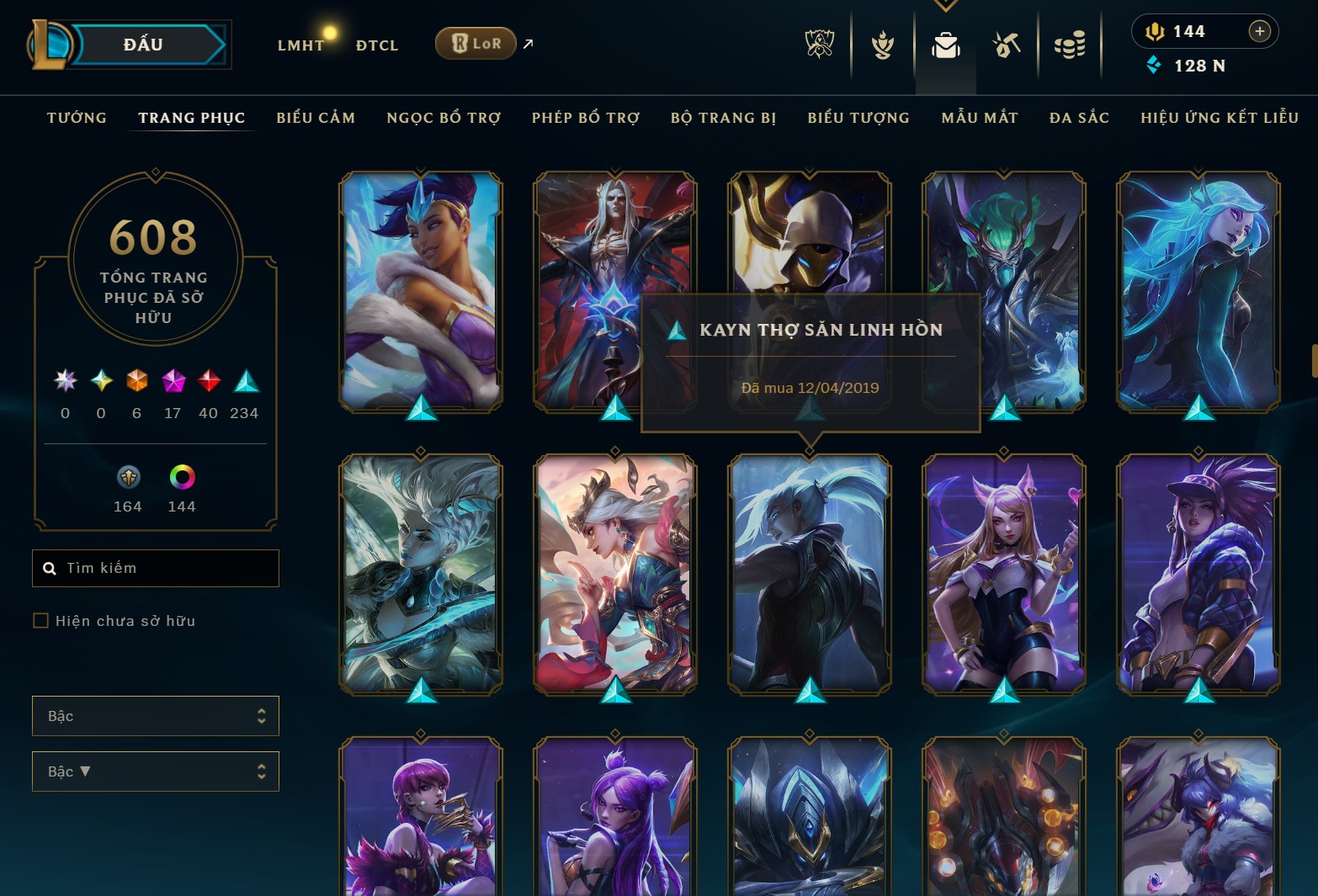Click inside the Tìm kiếm search field

pyautogui.click(x=156, y=568)
